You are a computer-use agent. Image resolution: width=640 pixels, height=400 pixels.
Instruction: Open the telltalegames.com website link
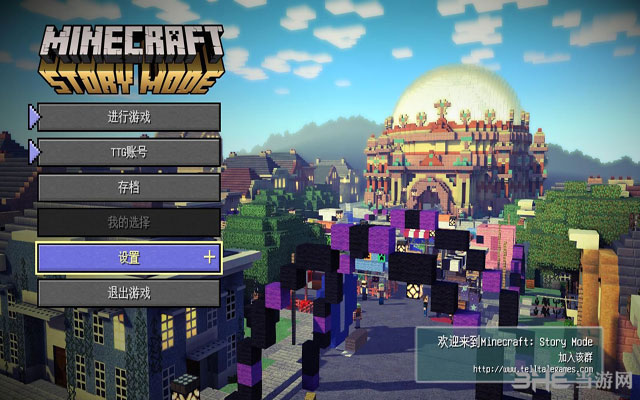click(524, 369)
